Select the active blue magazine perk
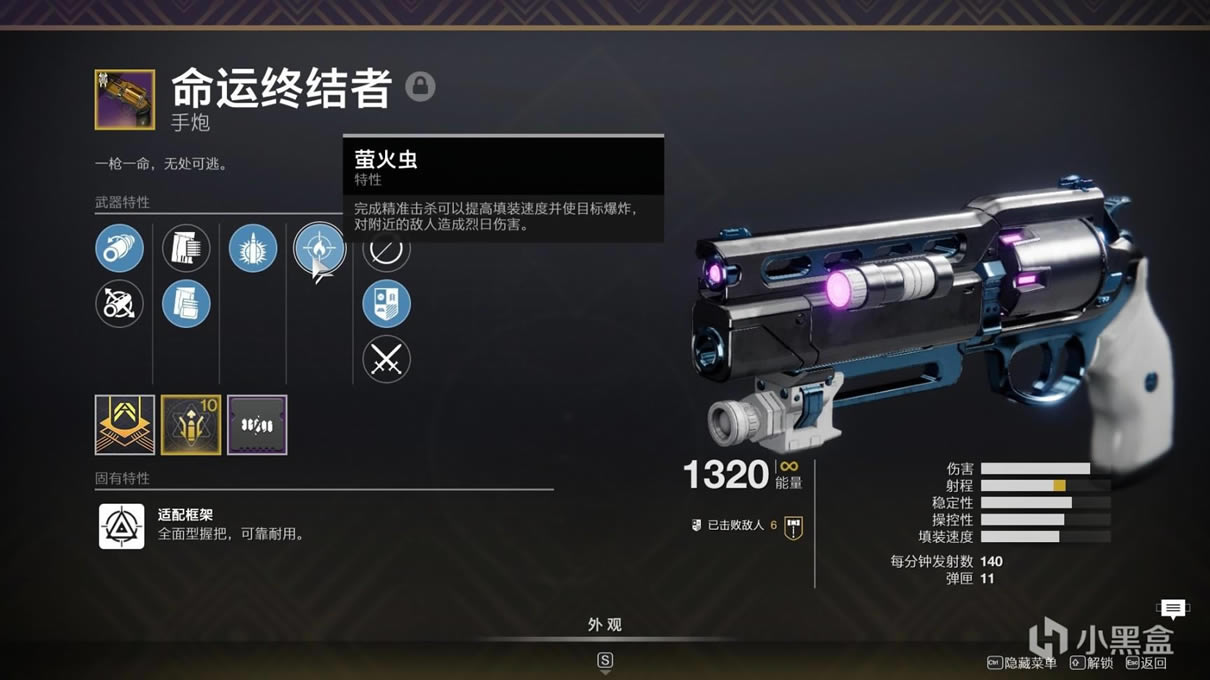This screenshot has height=680, width=1210. pos(186,304)
